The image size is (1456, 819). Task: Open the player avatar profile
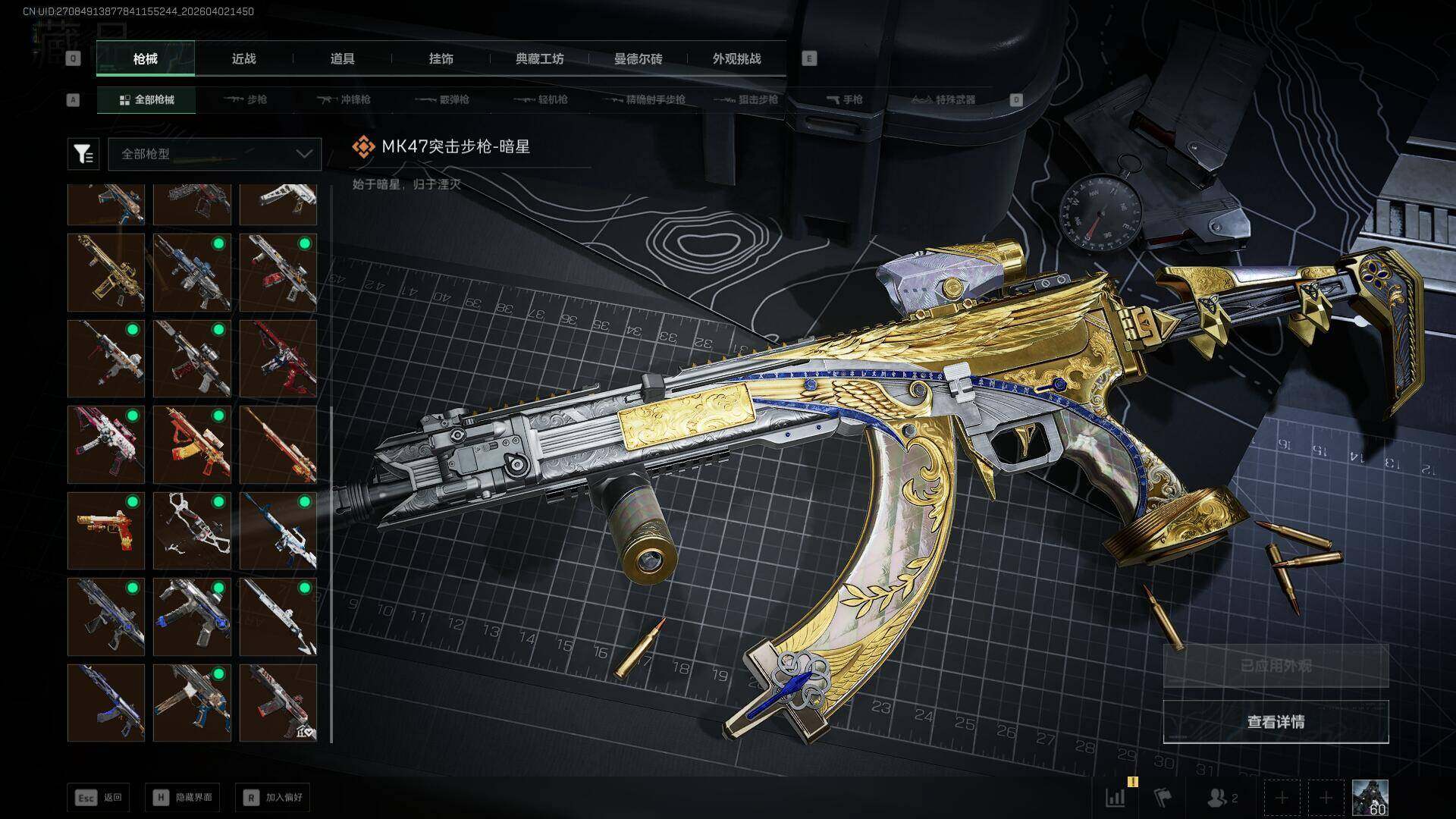tap(1370, 798)
